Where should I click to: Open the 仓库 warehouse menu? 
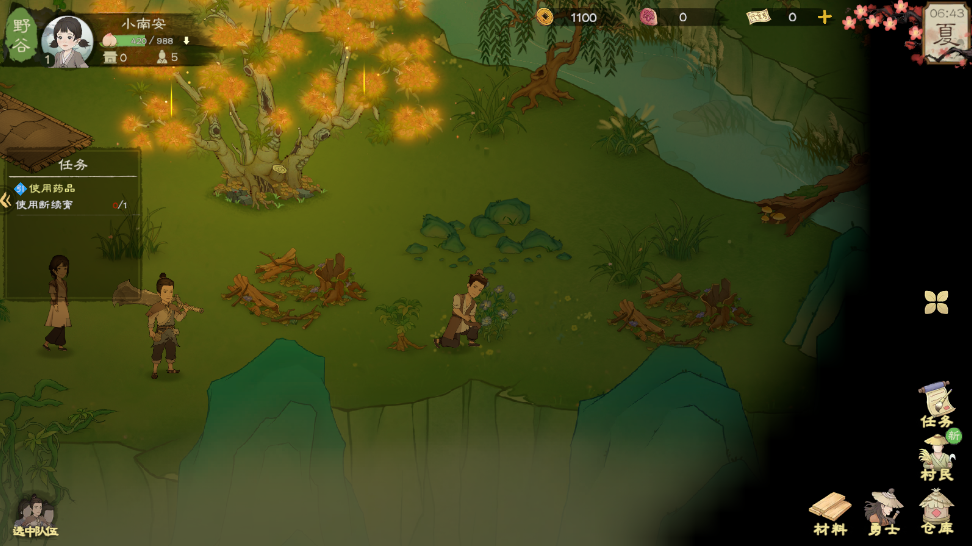pyautogui.click(x=937, y=511)
